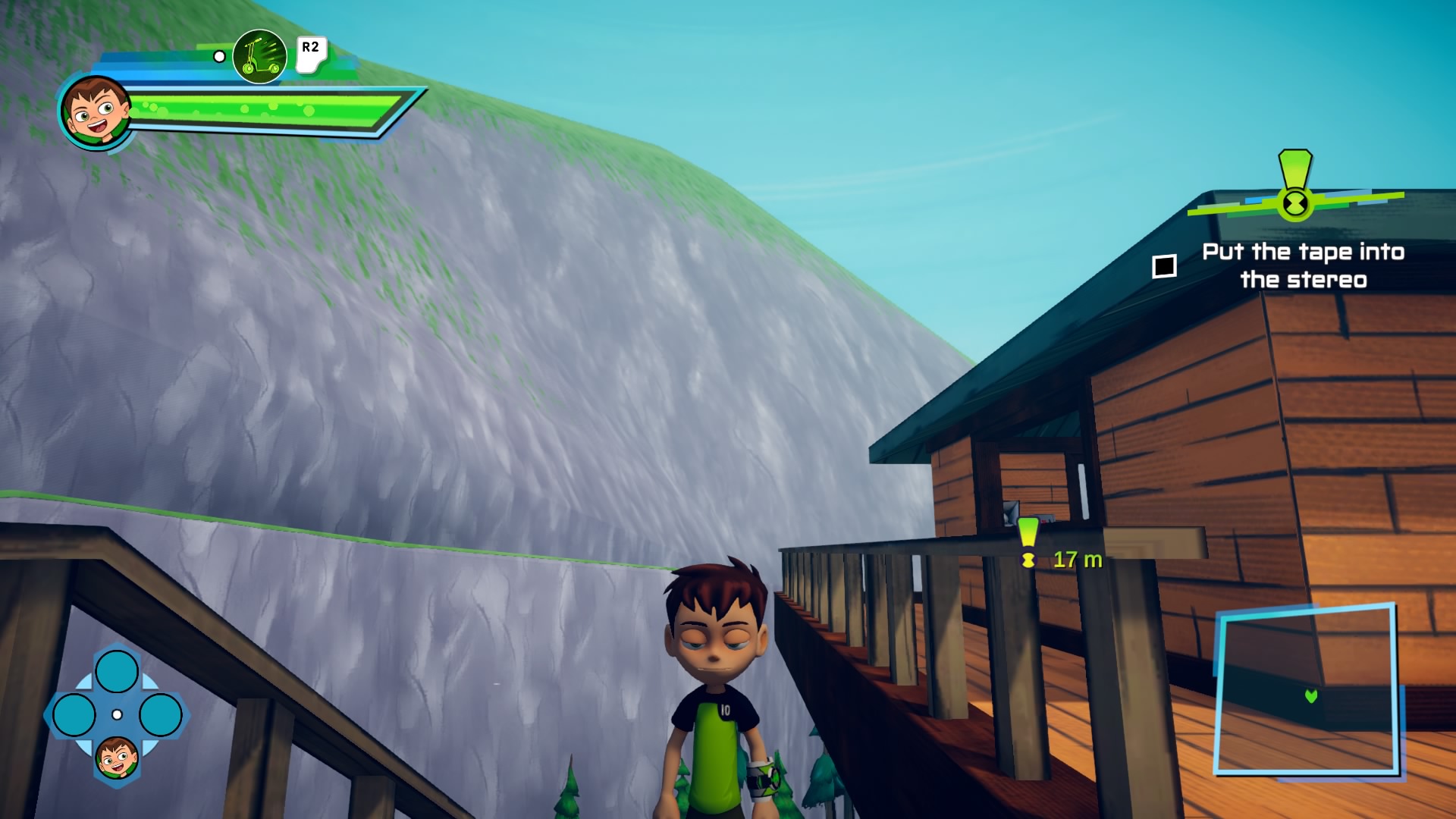Click the scooter ability icon
This screenshot has height=819, width=1456.
[259, 57]
